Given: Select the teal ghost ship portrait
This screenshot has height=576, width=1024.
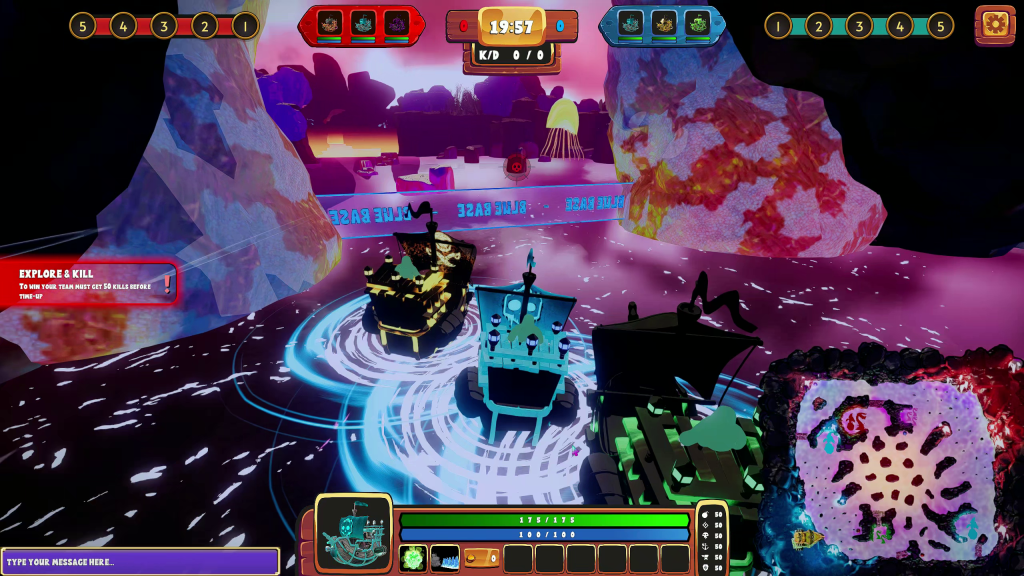Looking at the screenshot, I should click(354, 533).
